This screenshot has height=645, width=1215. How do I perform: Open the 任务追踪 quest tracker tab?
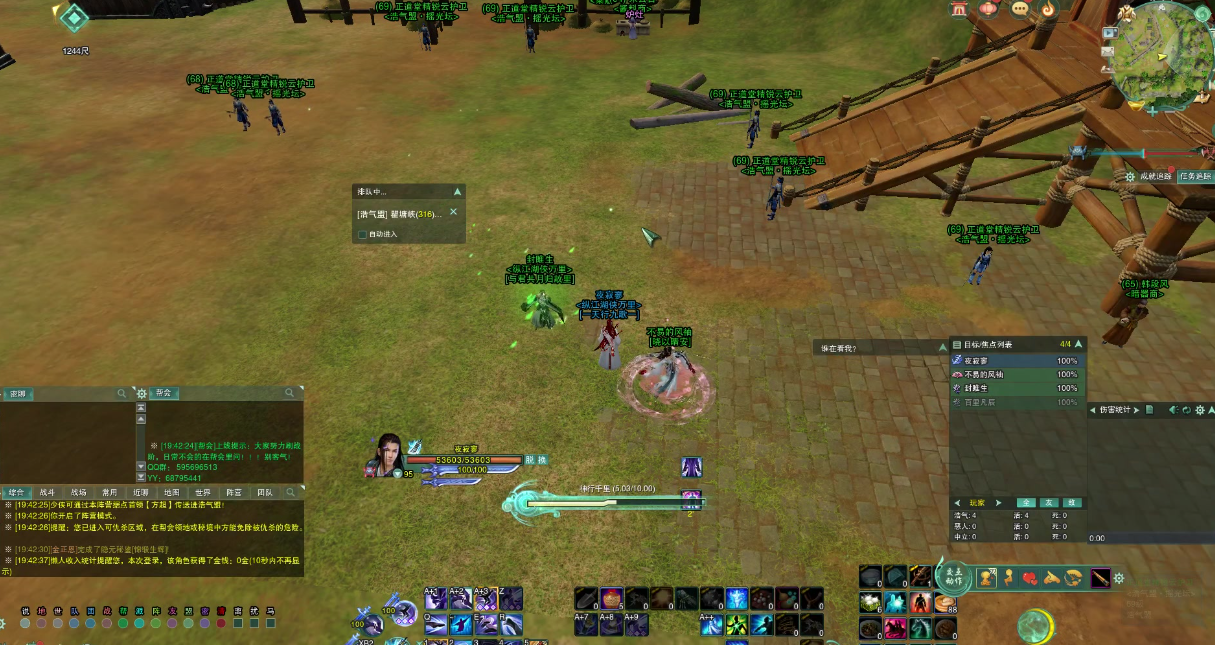(1194, 176)
